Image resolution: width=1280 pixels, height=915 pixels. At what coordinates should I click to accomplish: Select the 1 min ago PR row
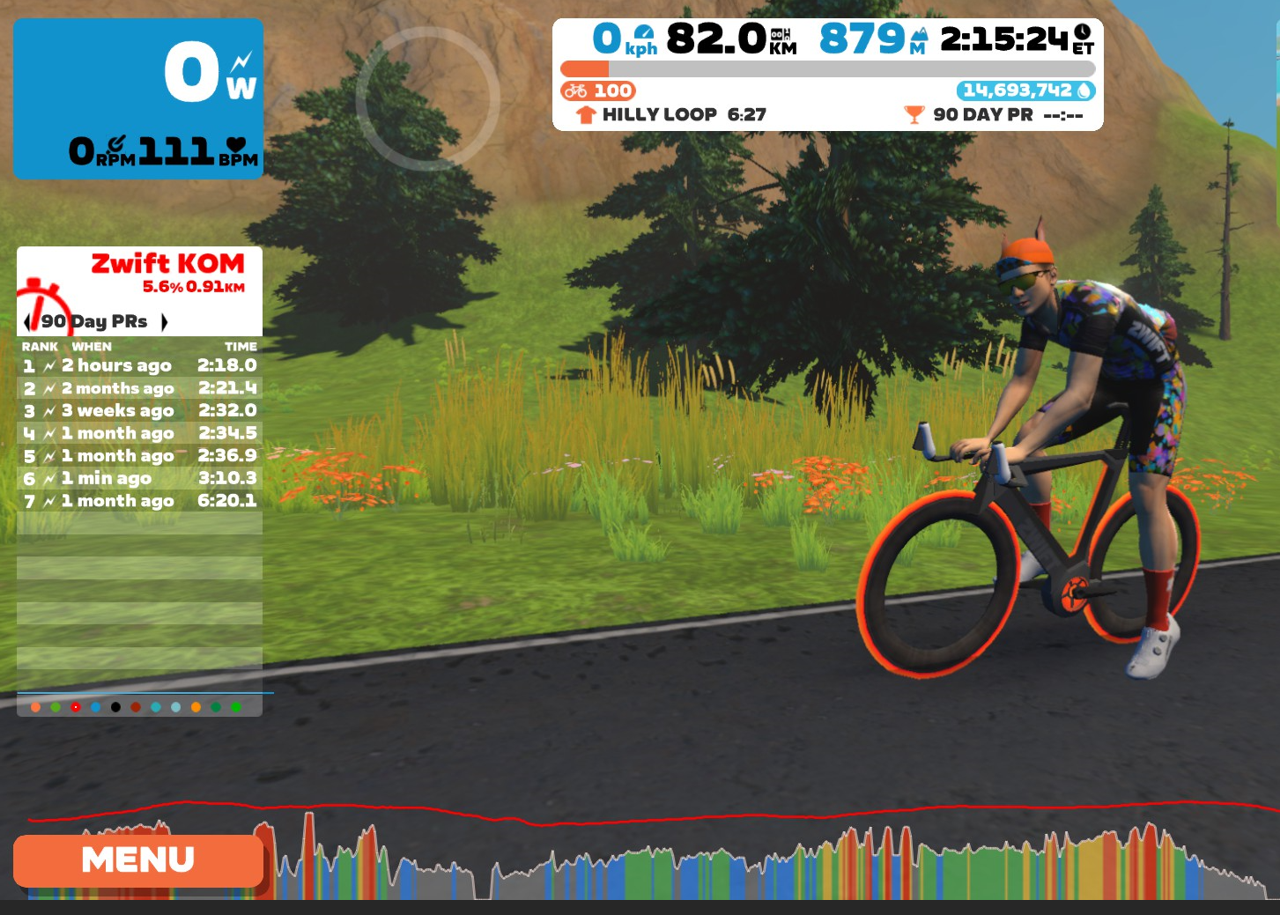point(139,478)
